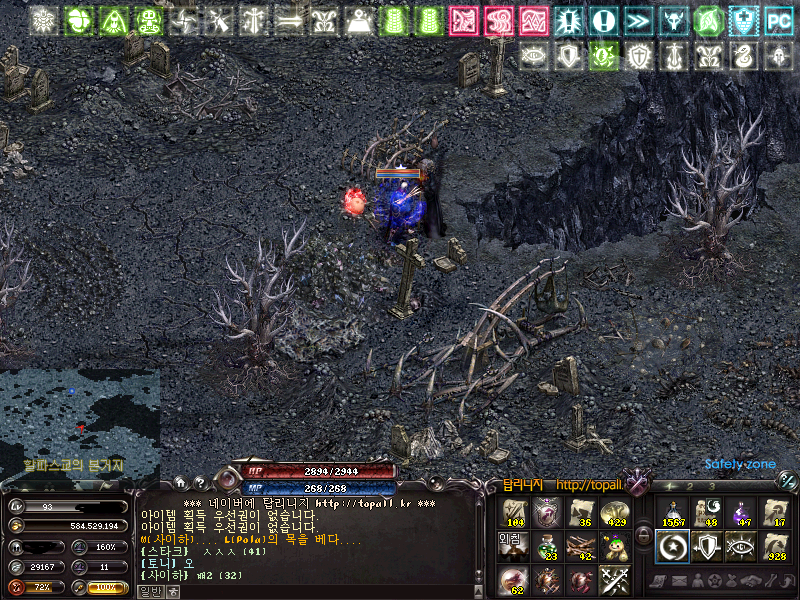The height and width of the screenshot is (600, 800).
Task: Click the PC buff icon
Action: tap(776, 19)
